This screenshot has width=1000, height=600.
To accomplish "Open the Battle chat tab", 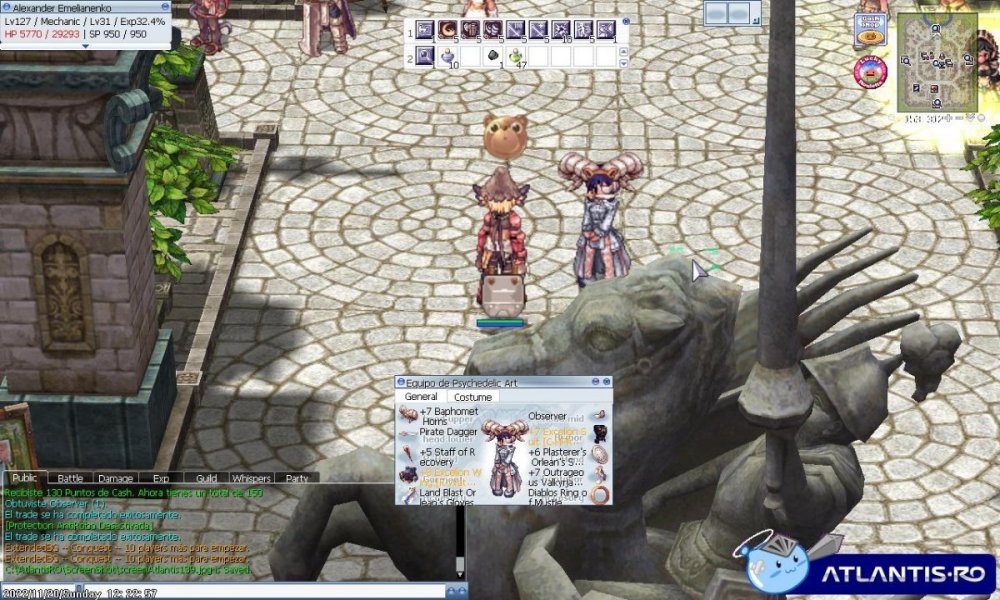I will pyautogui.click(x=70, y=479).
